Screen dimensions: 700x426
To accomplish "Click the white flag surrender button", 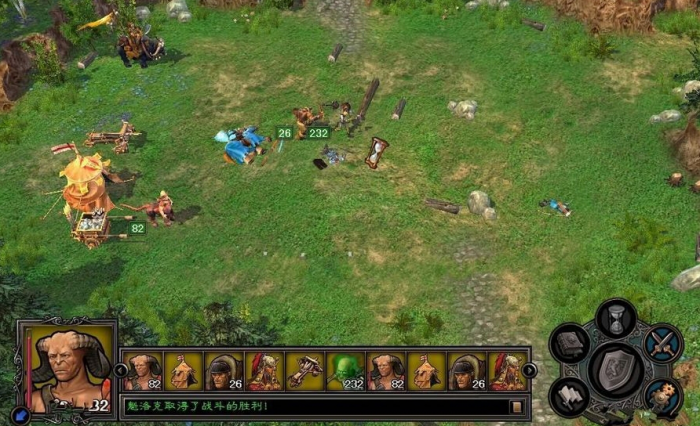I will click(x=570, y=396).
